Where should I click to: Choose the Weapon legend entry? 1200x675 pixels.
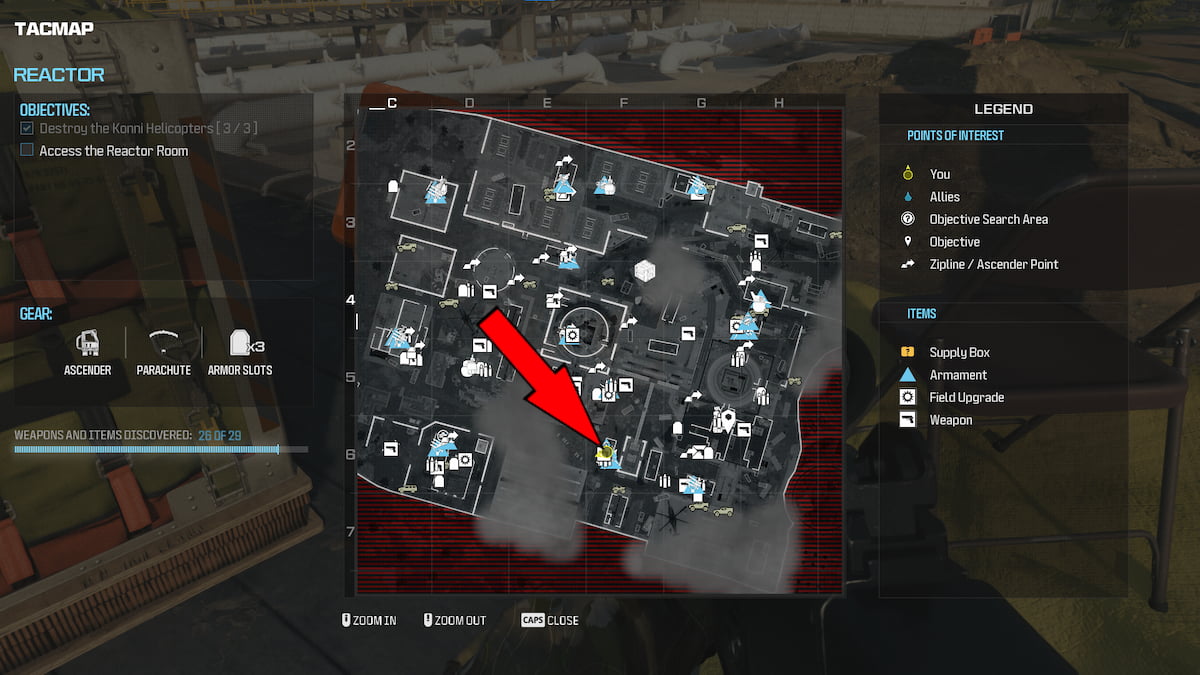tap(950, 420)
